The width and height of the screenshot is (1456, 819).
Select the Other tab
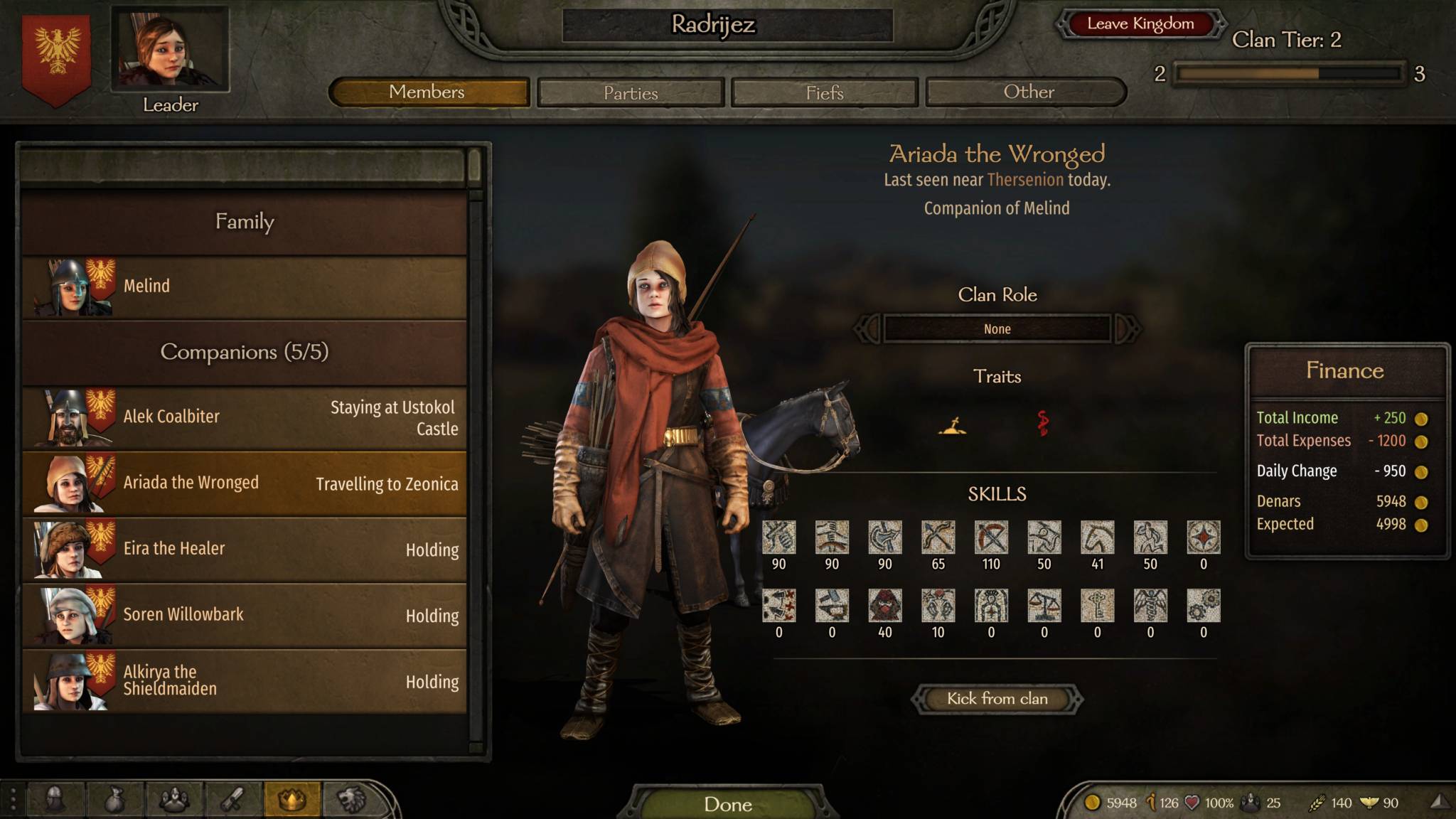(1027, 92)
